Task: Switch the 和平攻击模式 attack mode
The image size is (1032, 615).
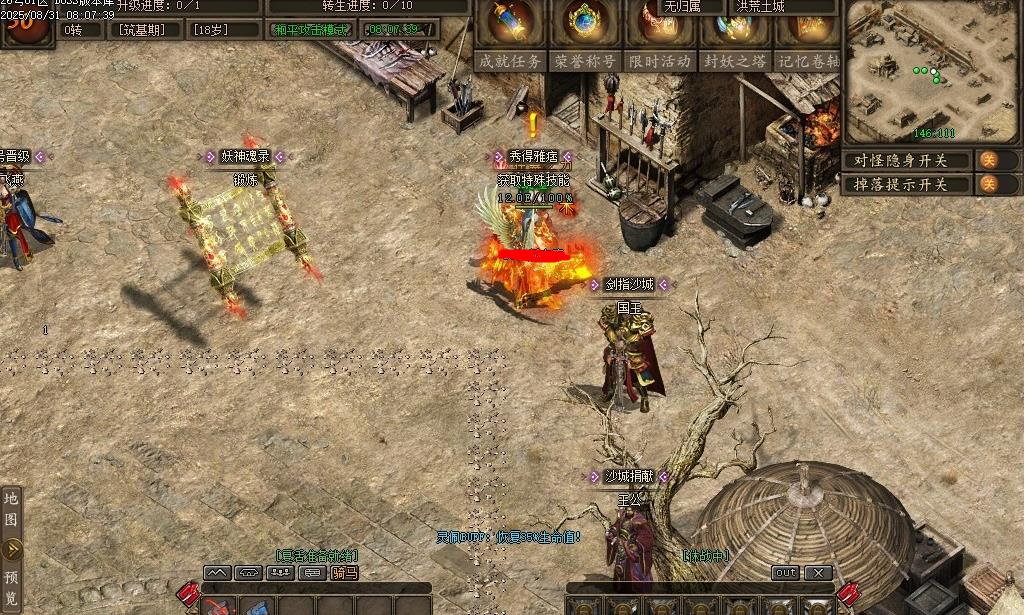Action: point(313,30)
